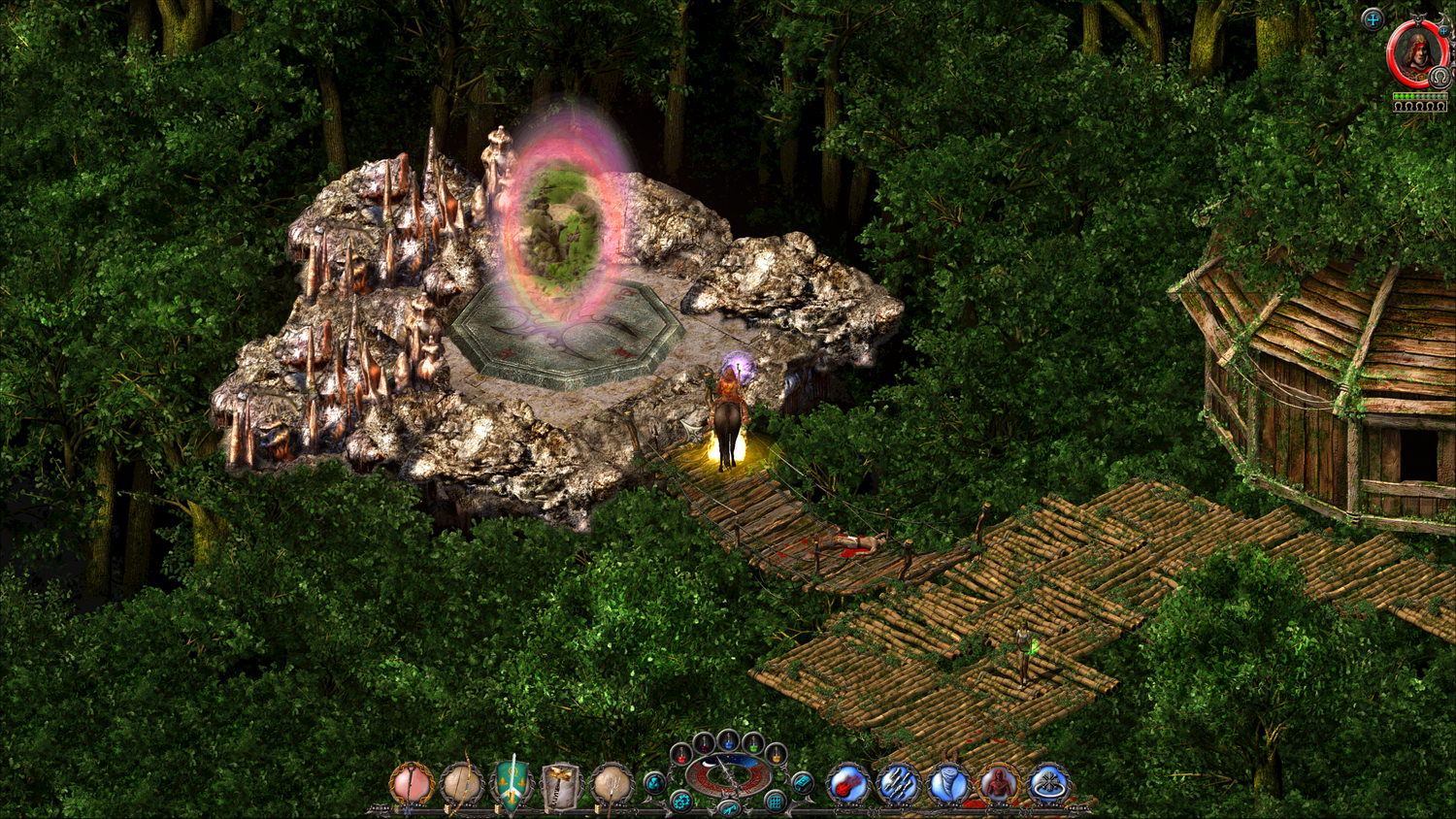The width and height of the screenshot is (1456, 819).
Task: Equip the bow weapon slot
Action: pos(461,783)
